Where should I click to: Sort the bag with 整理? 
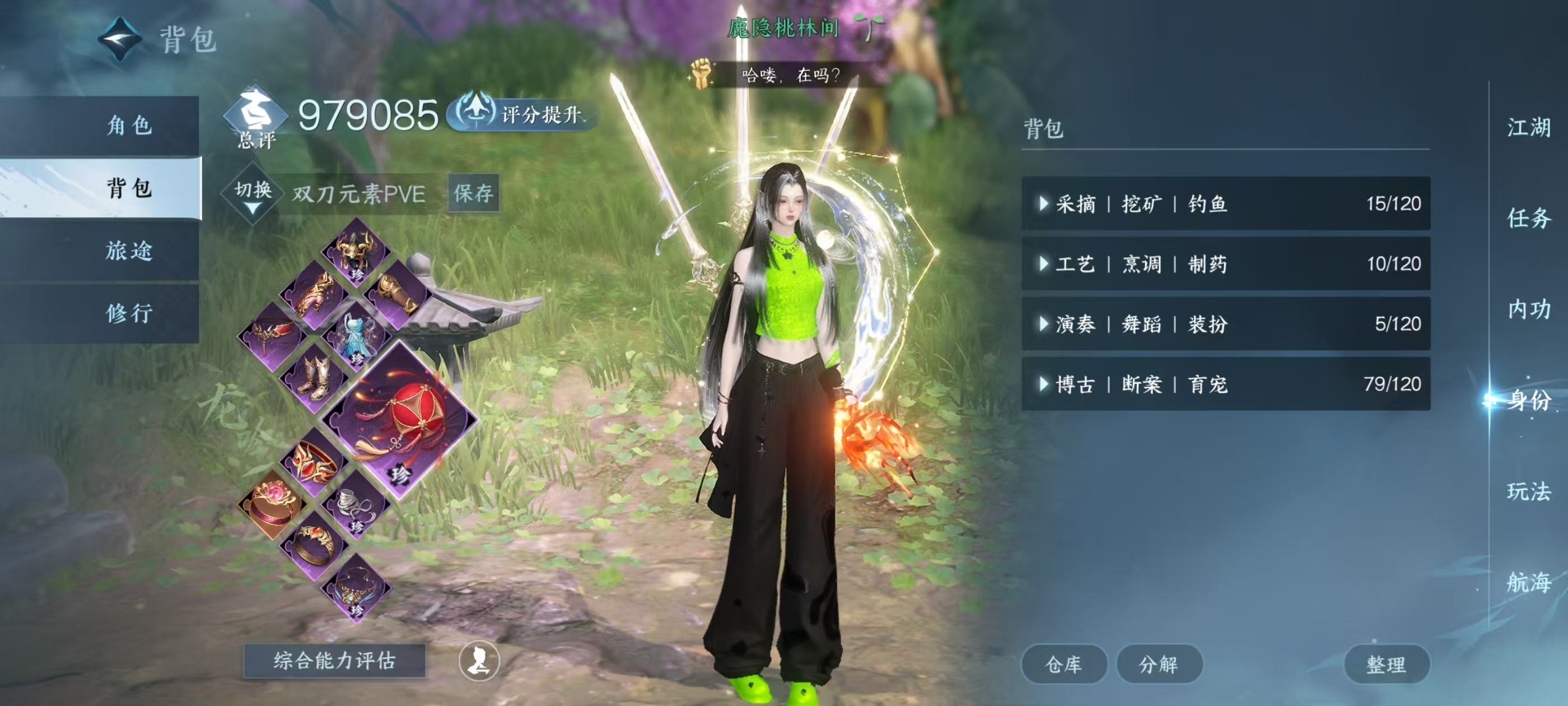point(1386,664)
